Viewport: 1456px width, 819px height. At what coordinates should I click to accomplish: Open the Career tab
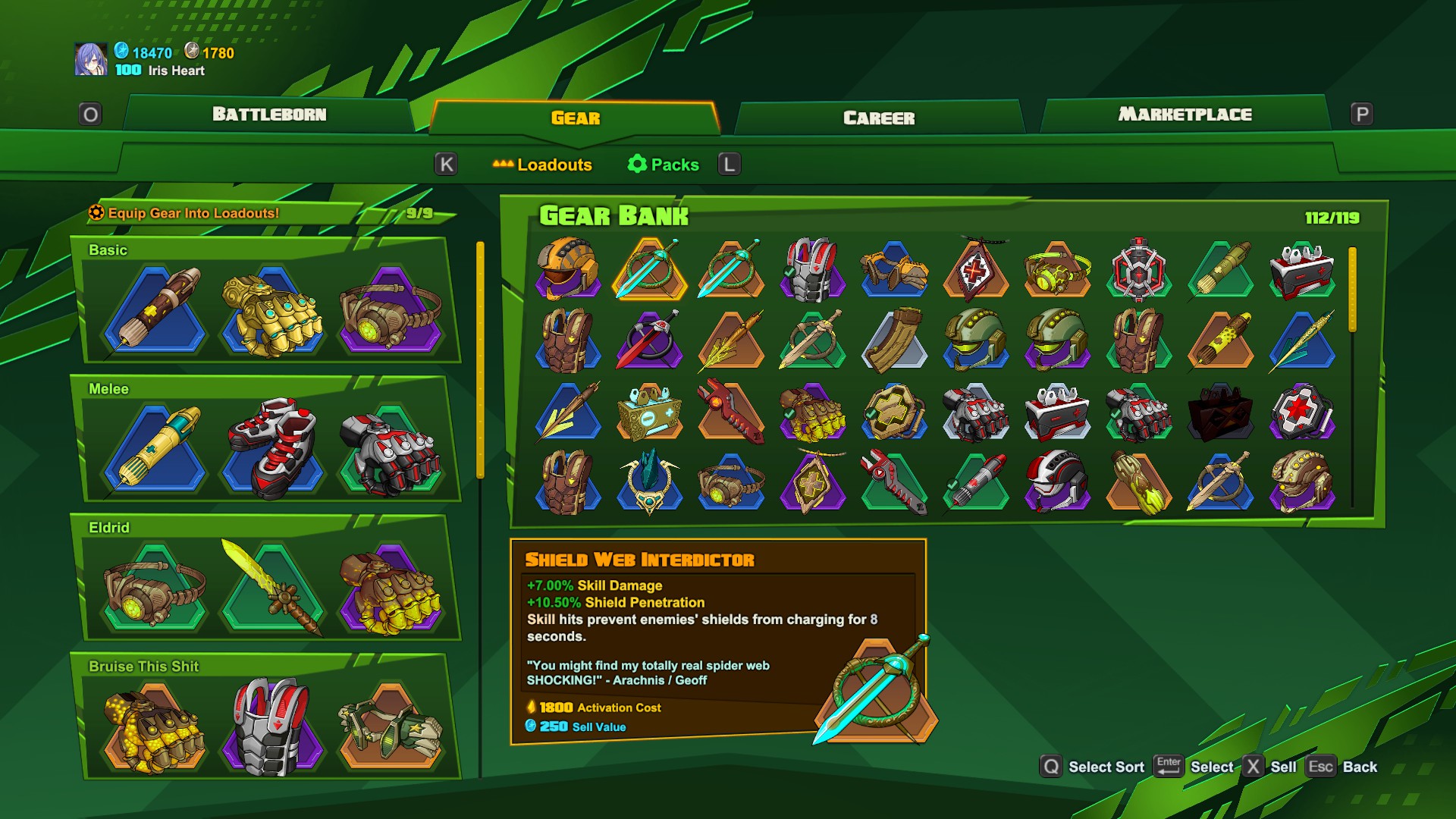click(879, 118)
